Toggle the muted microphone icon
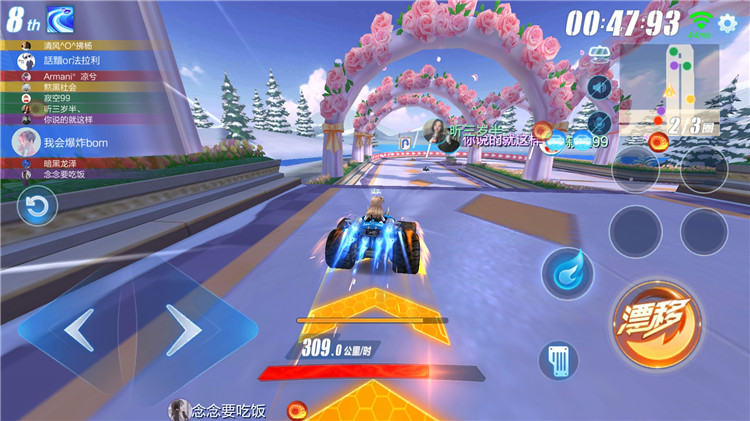This screenshot has height=421, width=750. [599, 123]
